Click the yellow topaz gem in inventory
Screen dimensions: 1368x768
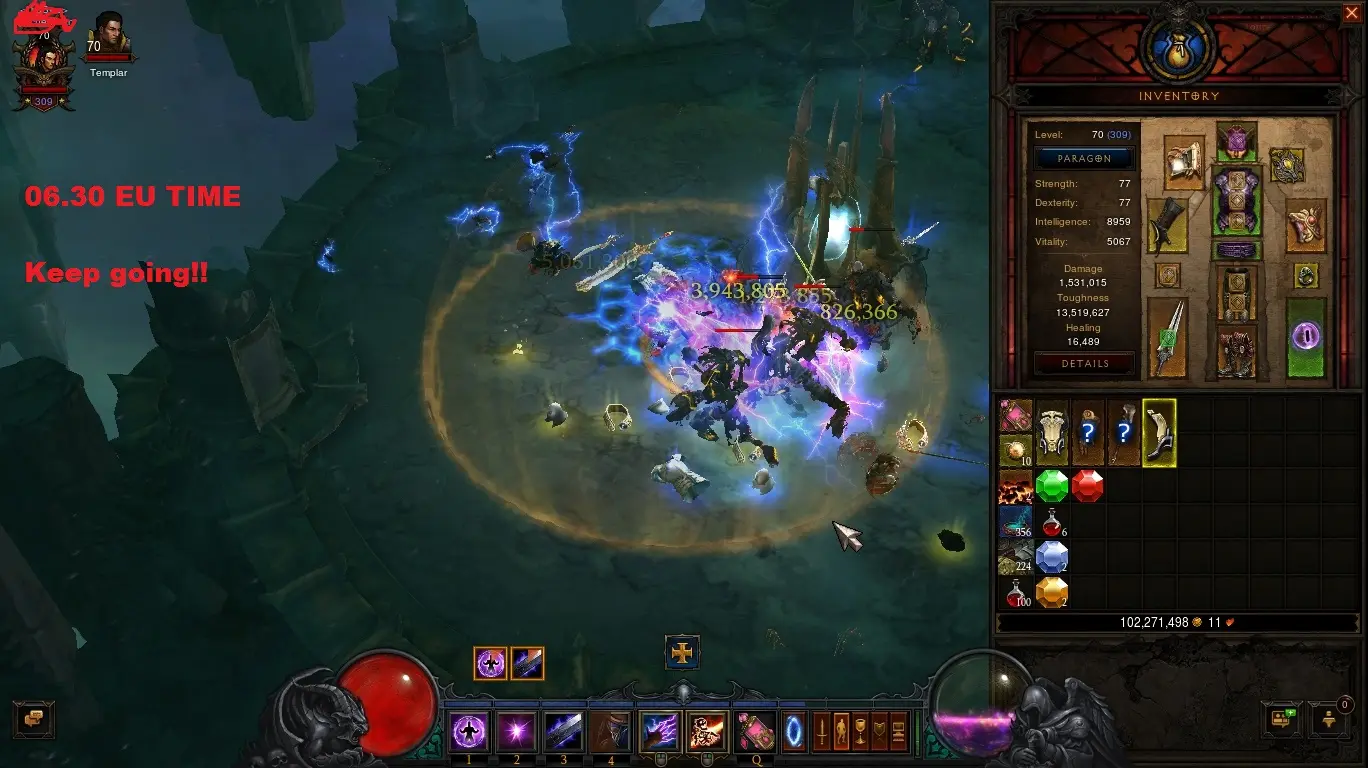[x=1052, y=592]
